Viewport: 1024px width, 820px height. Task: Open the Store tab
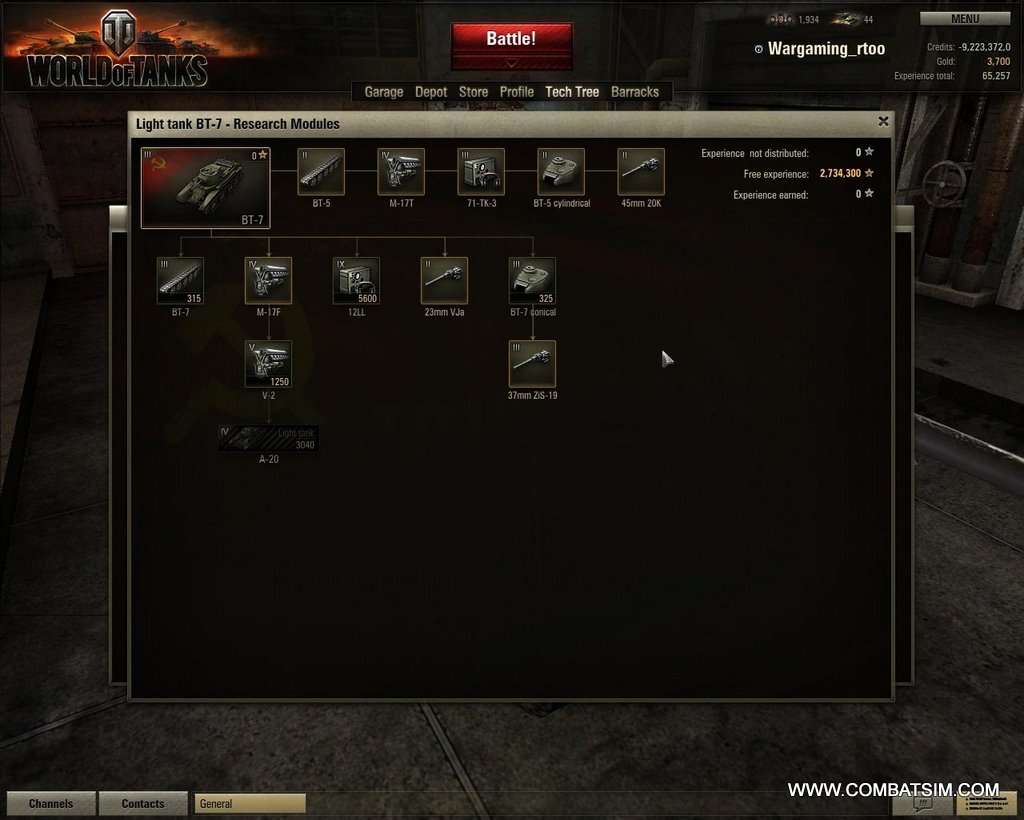[x=473, y=92]
